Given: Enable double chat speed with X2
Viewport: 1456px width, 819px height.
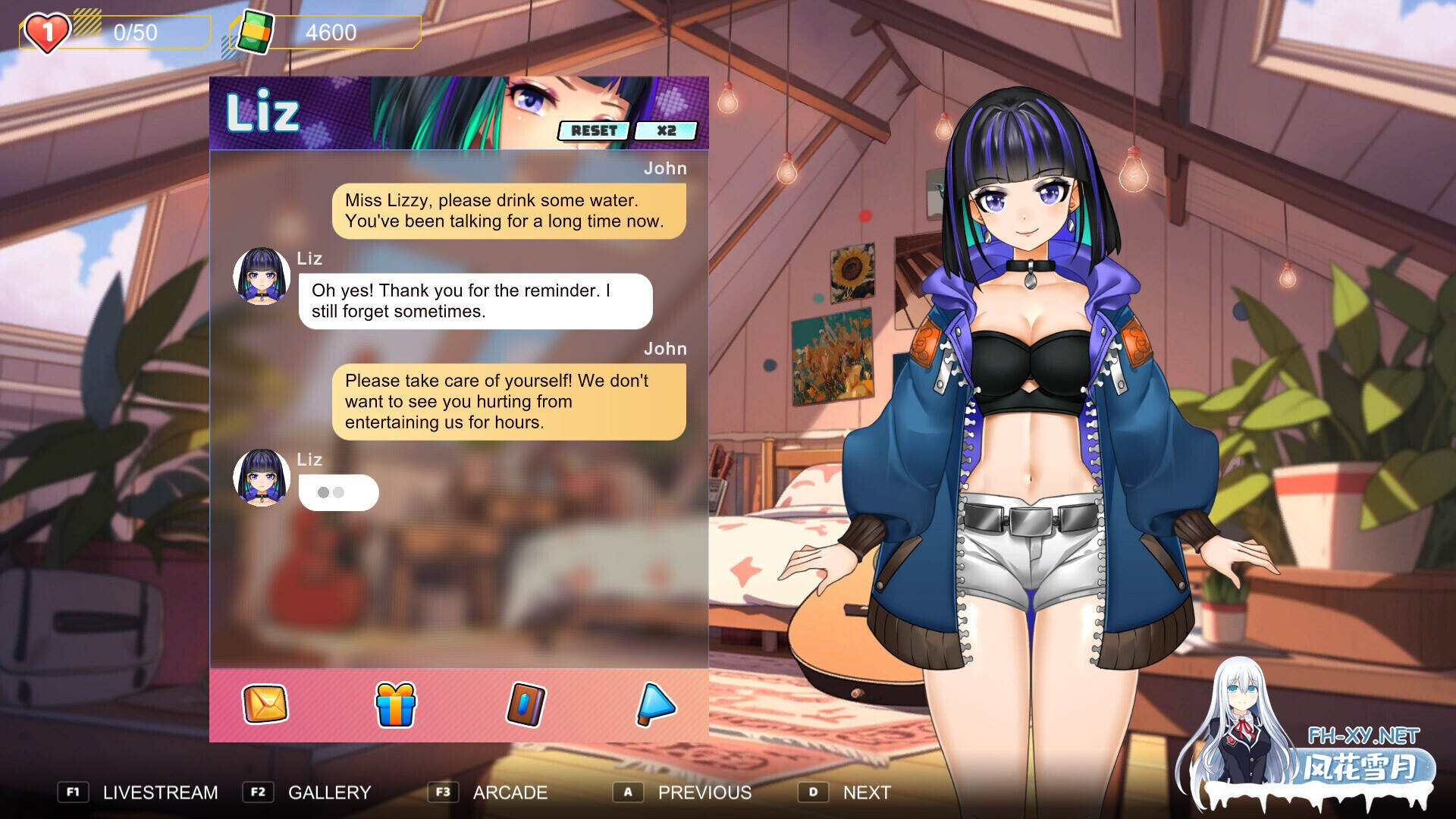Looking at the screenshot, I should point(667,130).
